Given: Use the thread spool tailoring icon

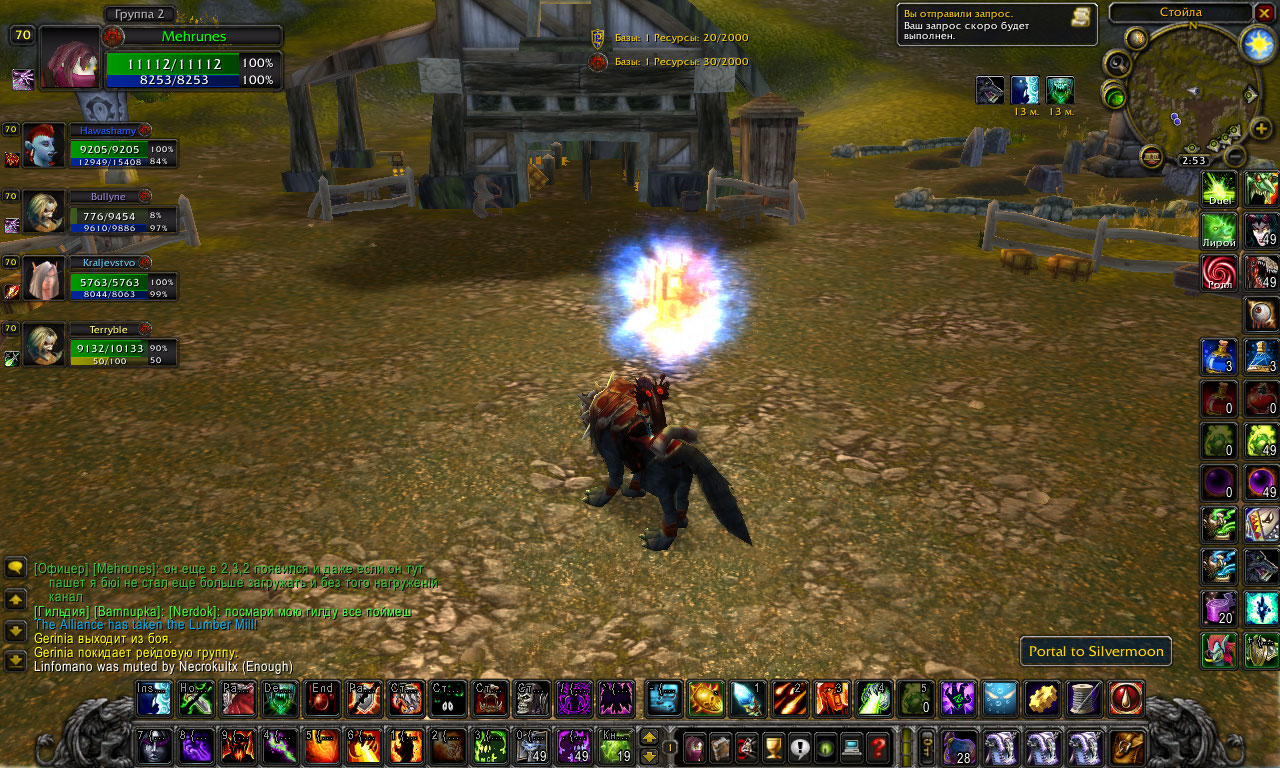Looking at the screenshot, I should (1084, 699).
